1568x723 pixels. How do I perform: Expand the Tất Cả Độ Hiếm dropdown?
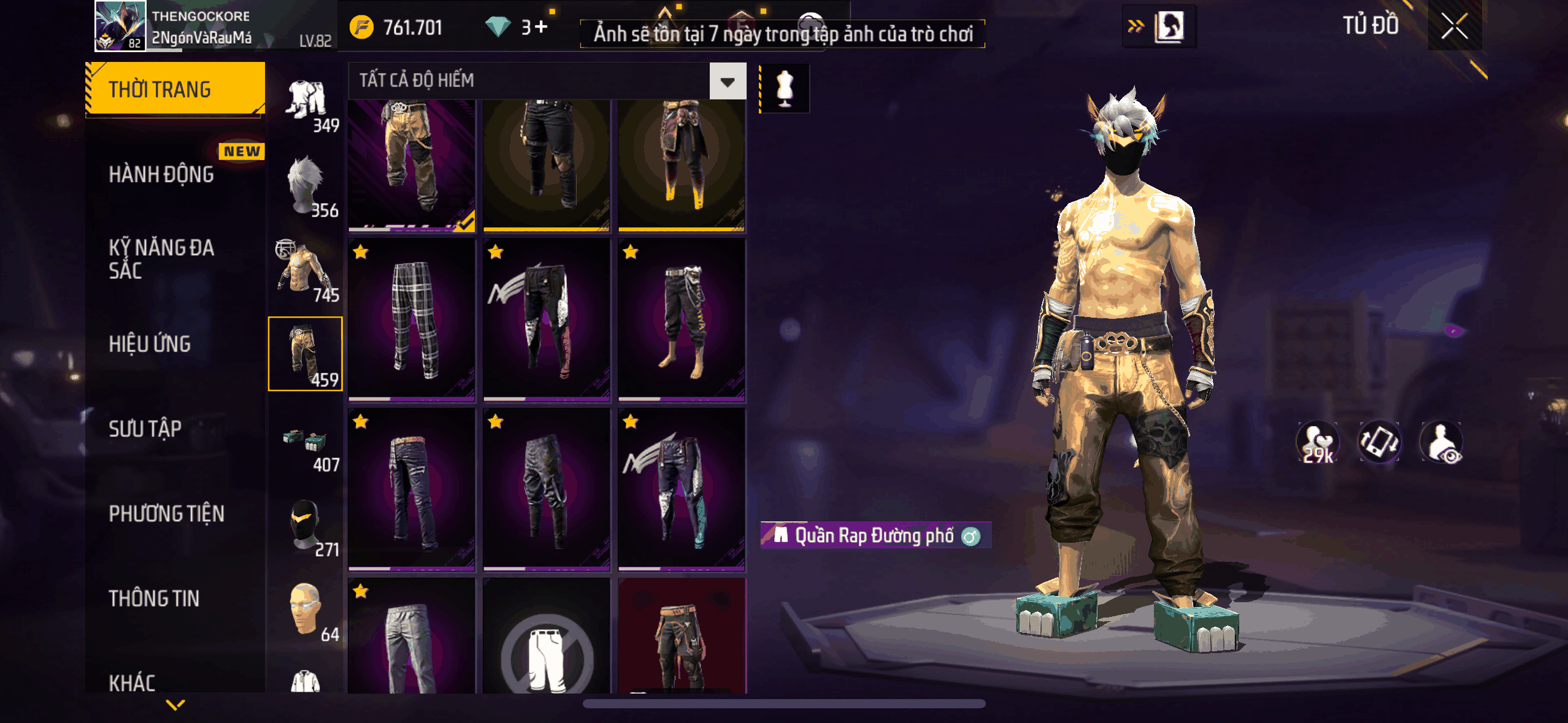tap(728, 81)
